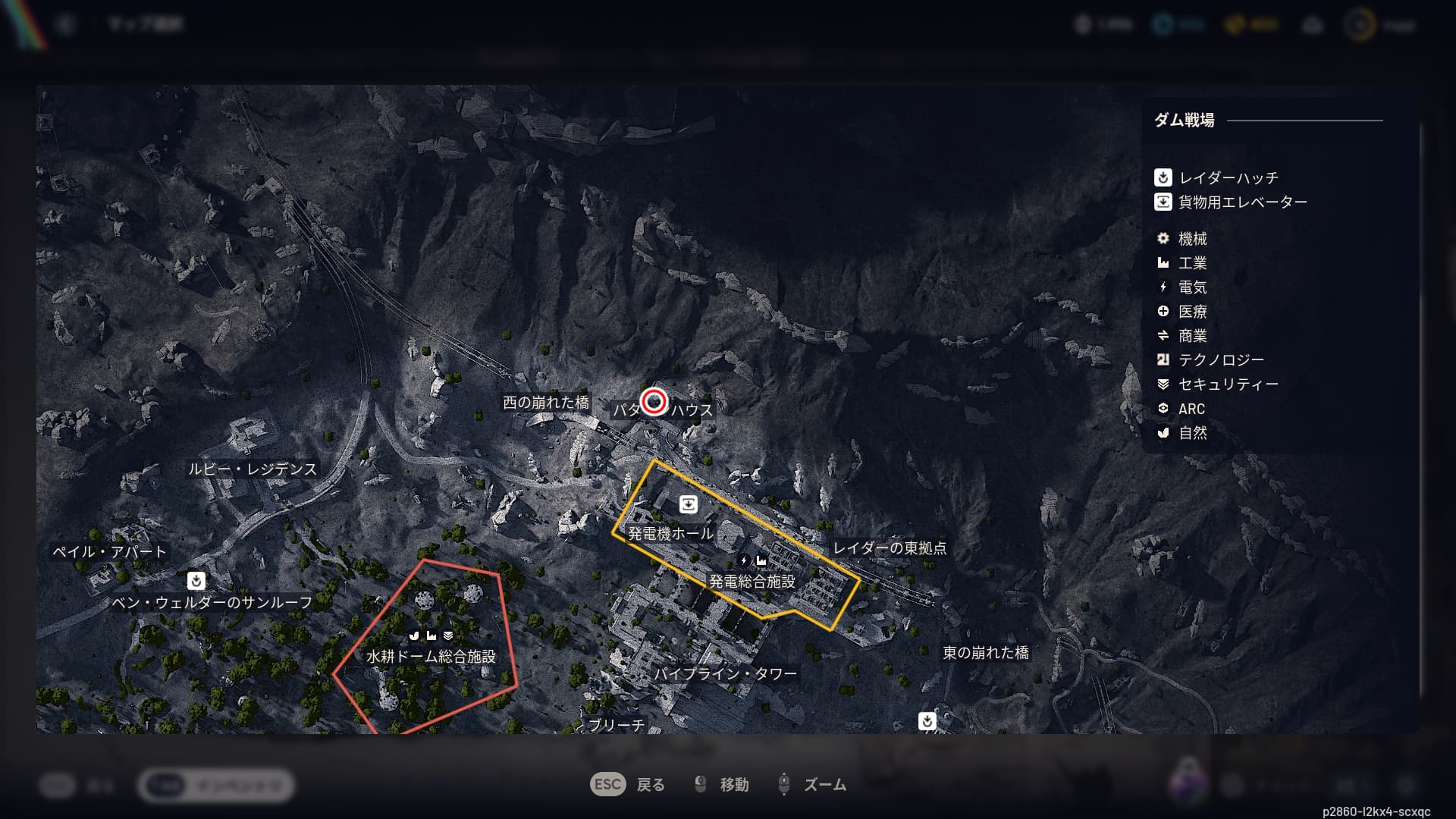This screenshot has width=1456, height=819.
Task: Click the raider hatch icon above ベン・ウェルダーのサンルーフ
Action: 196,581
